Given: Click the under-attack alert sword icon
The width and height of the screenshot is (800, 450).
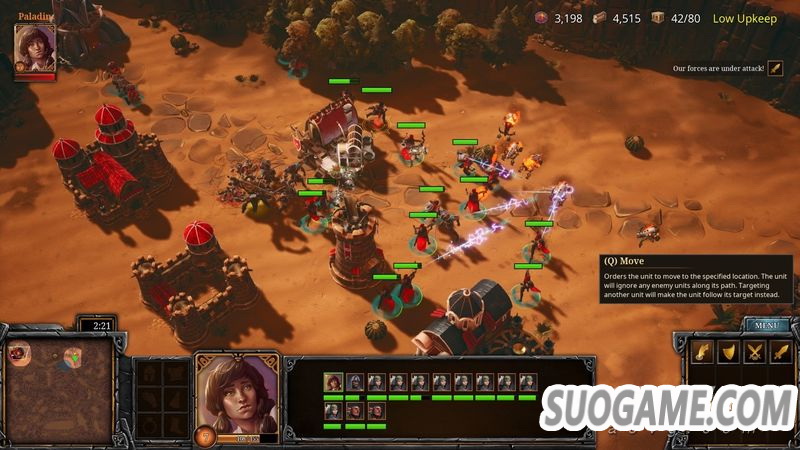Looking at the screenshot, I should point(775,69).
